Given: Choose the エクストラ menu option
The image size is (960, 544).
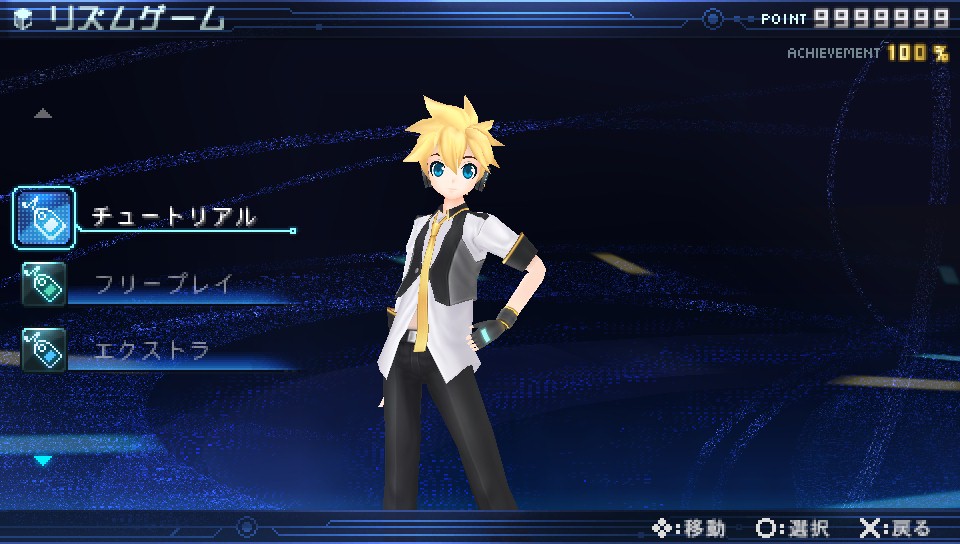Looking at the screenshot, I should (x=151, y=350).
